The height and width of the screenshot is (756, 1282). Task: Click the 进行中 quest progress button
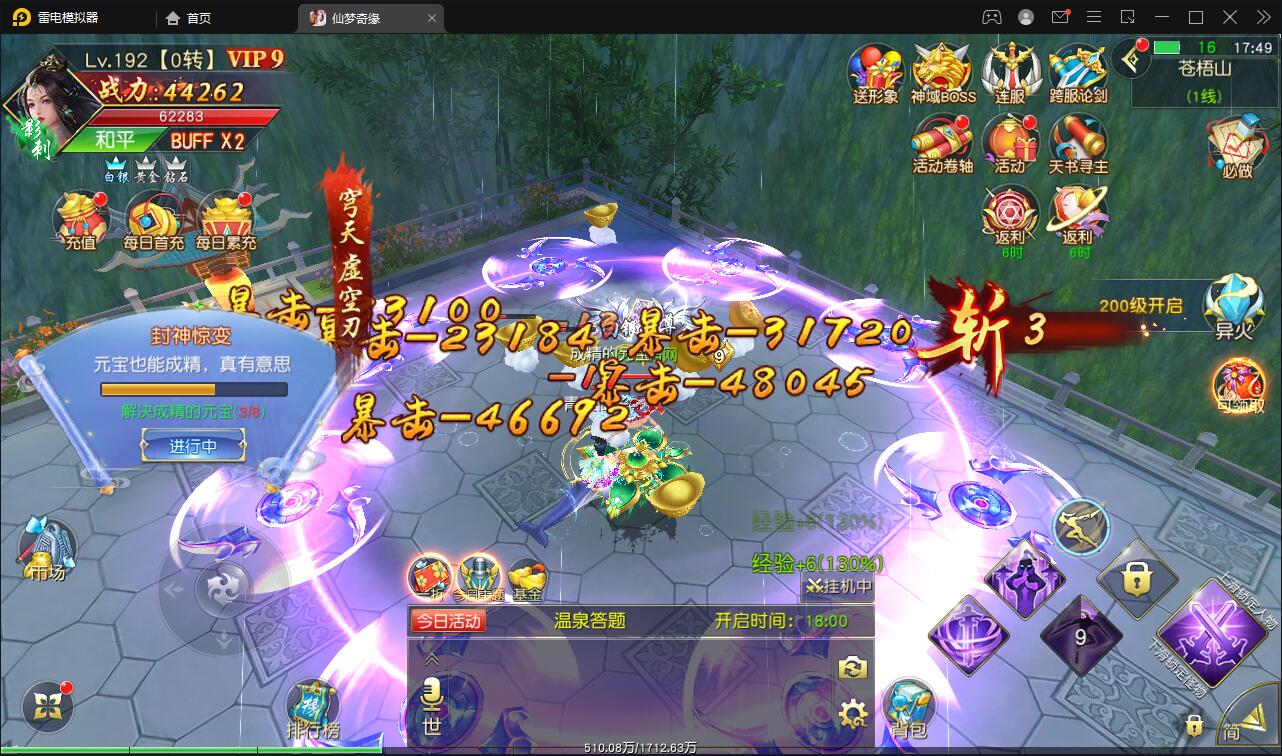193,446
